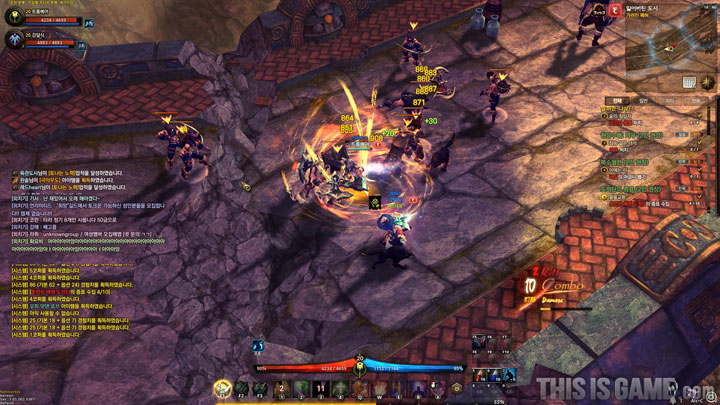Select the second party member's winged portrait

coord(14,40)
